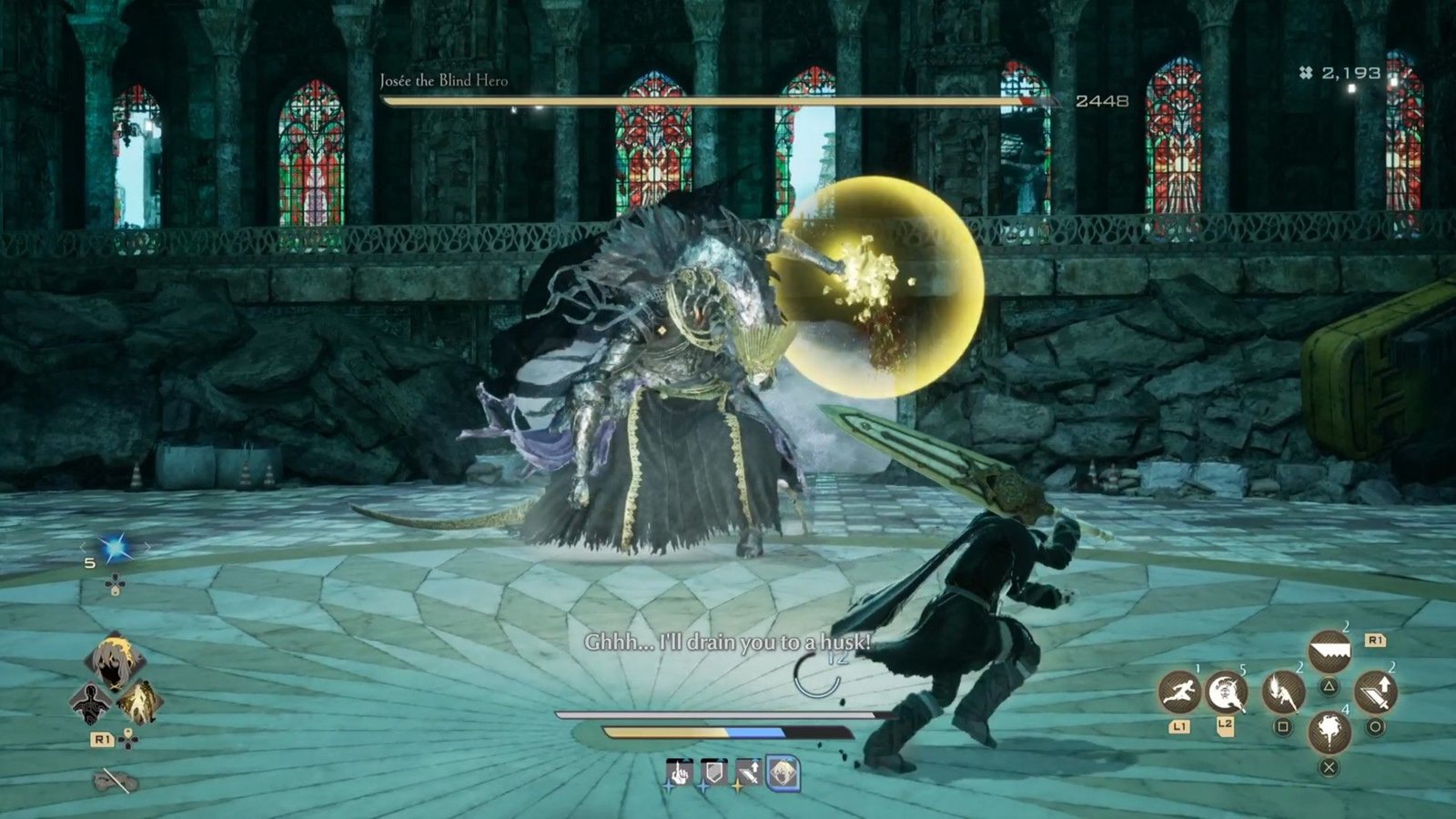Use the serrated blade attack above Triangle
The width and height of the screenshot is (1456, 819).
tap(1330, 651)
